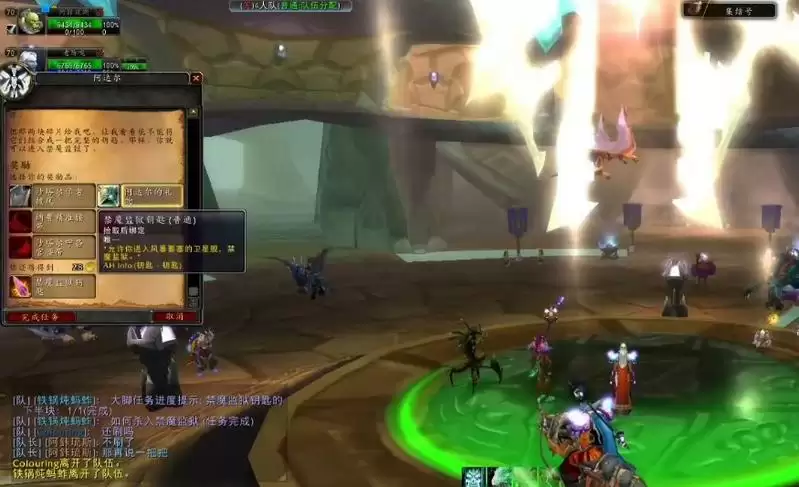Click the orc player portrait
Image resolution: width=799 pixels, height=487 pixels.
[x=31, y=21]
